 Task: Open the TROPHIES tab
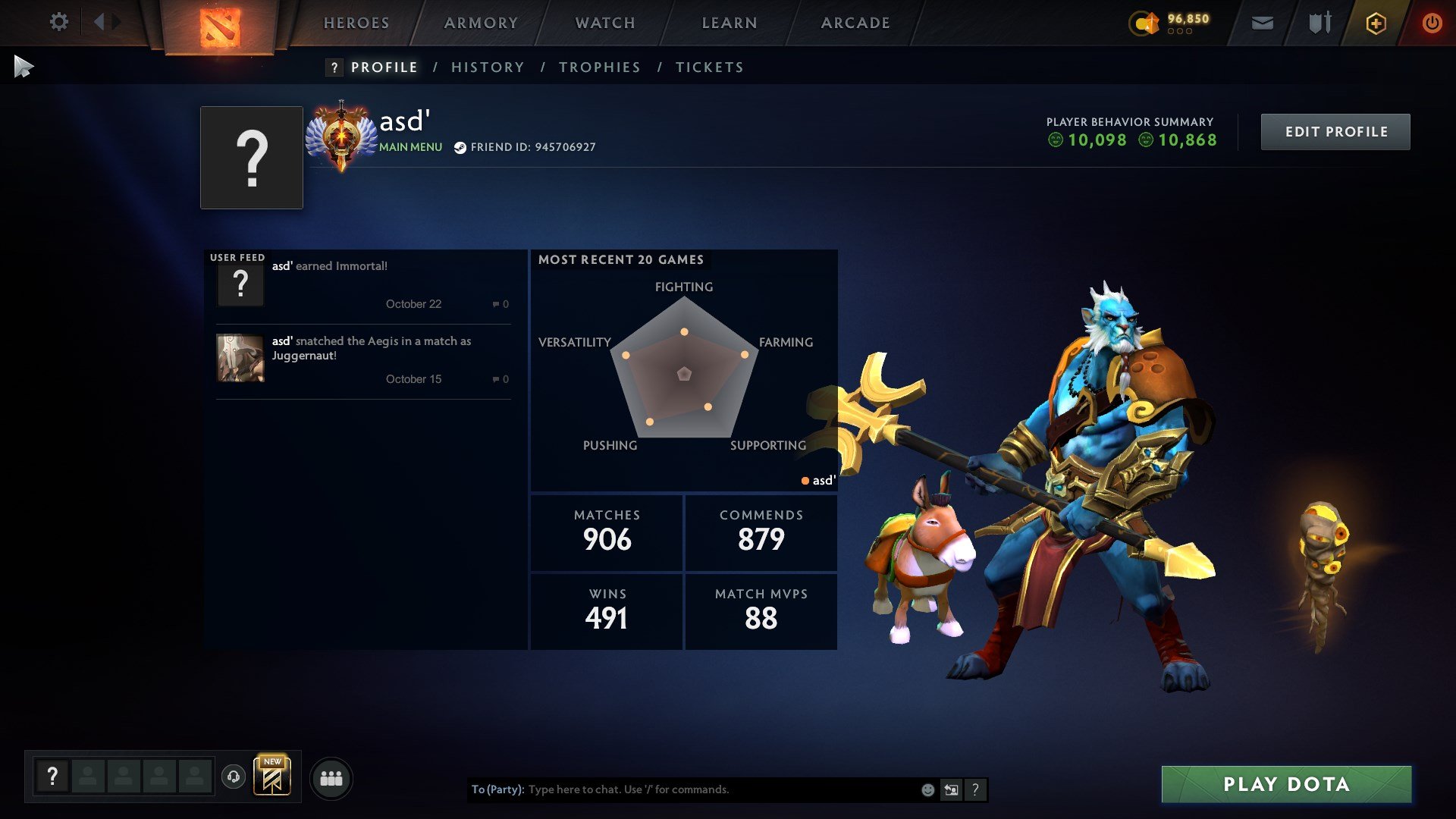coord(599,67)
